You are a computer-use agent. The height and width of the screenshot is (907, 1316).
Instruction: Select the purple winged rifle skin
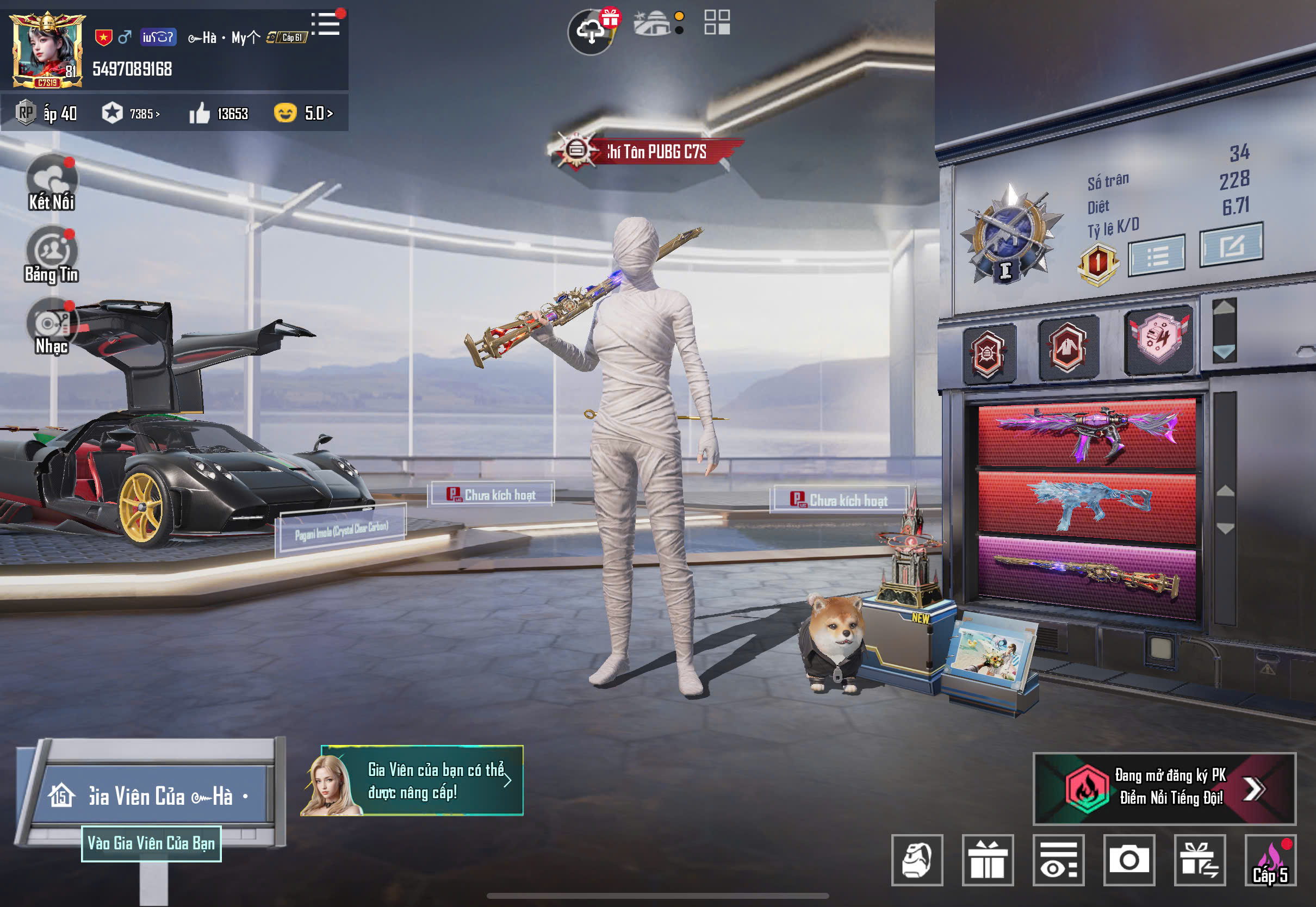1086,433
